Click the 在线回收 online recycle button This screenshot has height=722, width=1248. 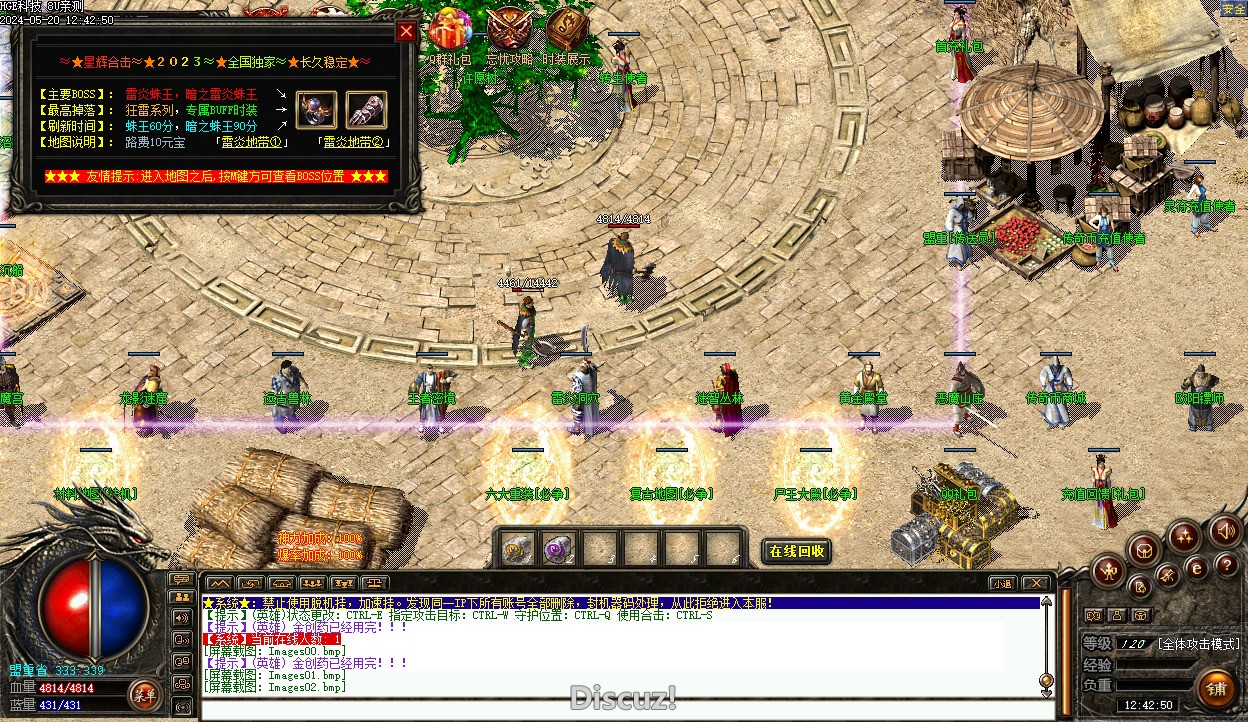point(797,551)
